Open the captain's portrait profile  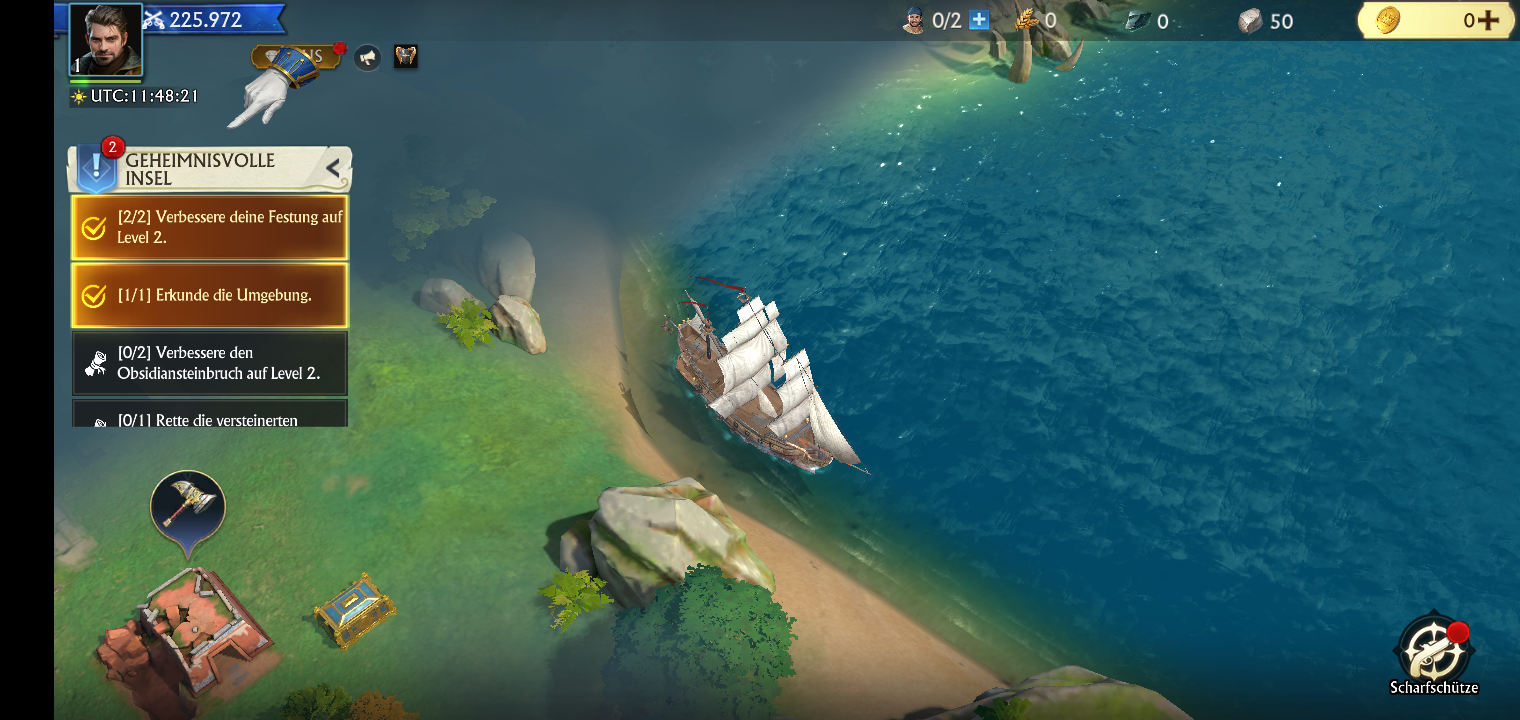[105, 40]
